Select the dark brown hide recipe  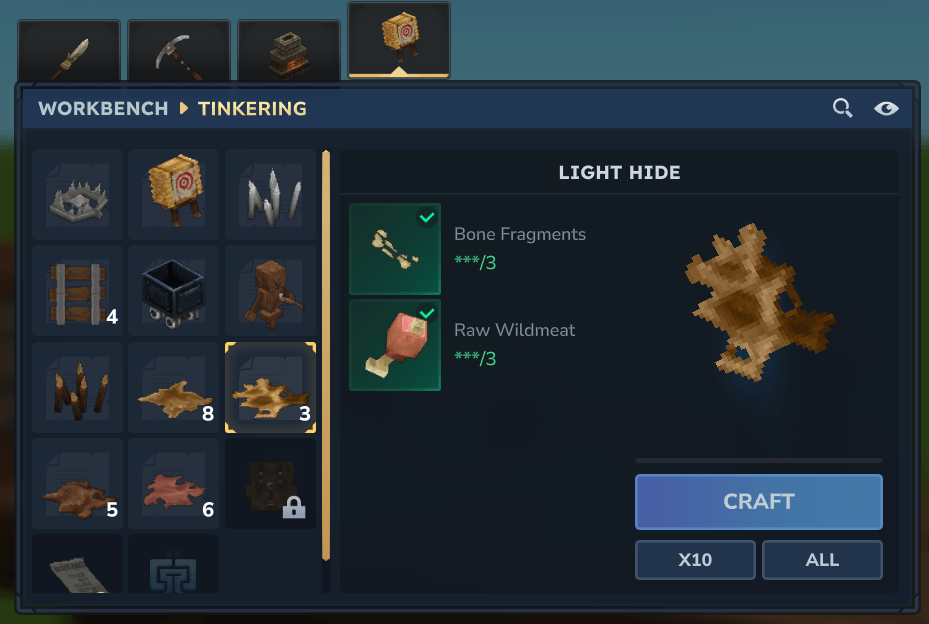click(77, 484)
